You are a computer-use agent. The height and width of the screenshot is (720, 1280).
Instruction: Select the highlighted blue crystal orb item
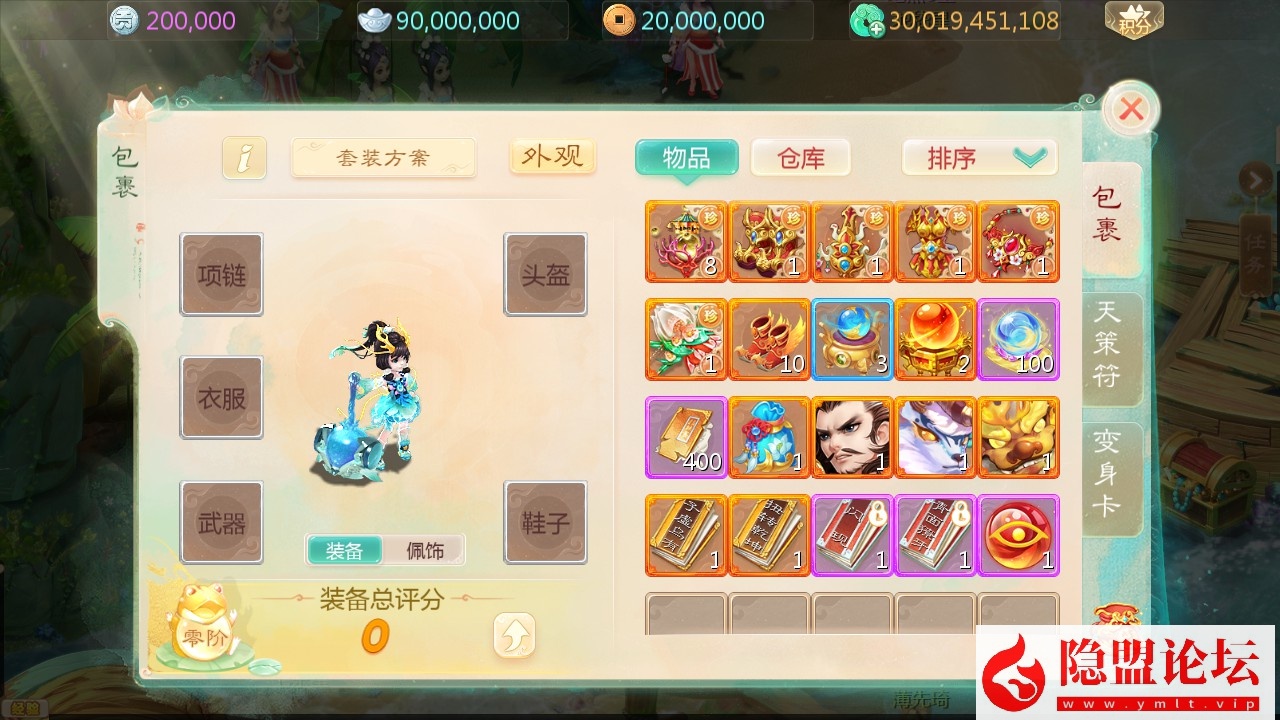pyautogui.click(x=852, y=338)
